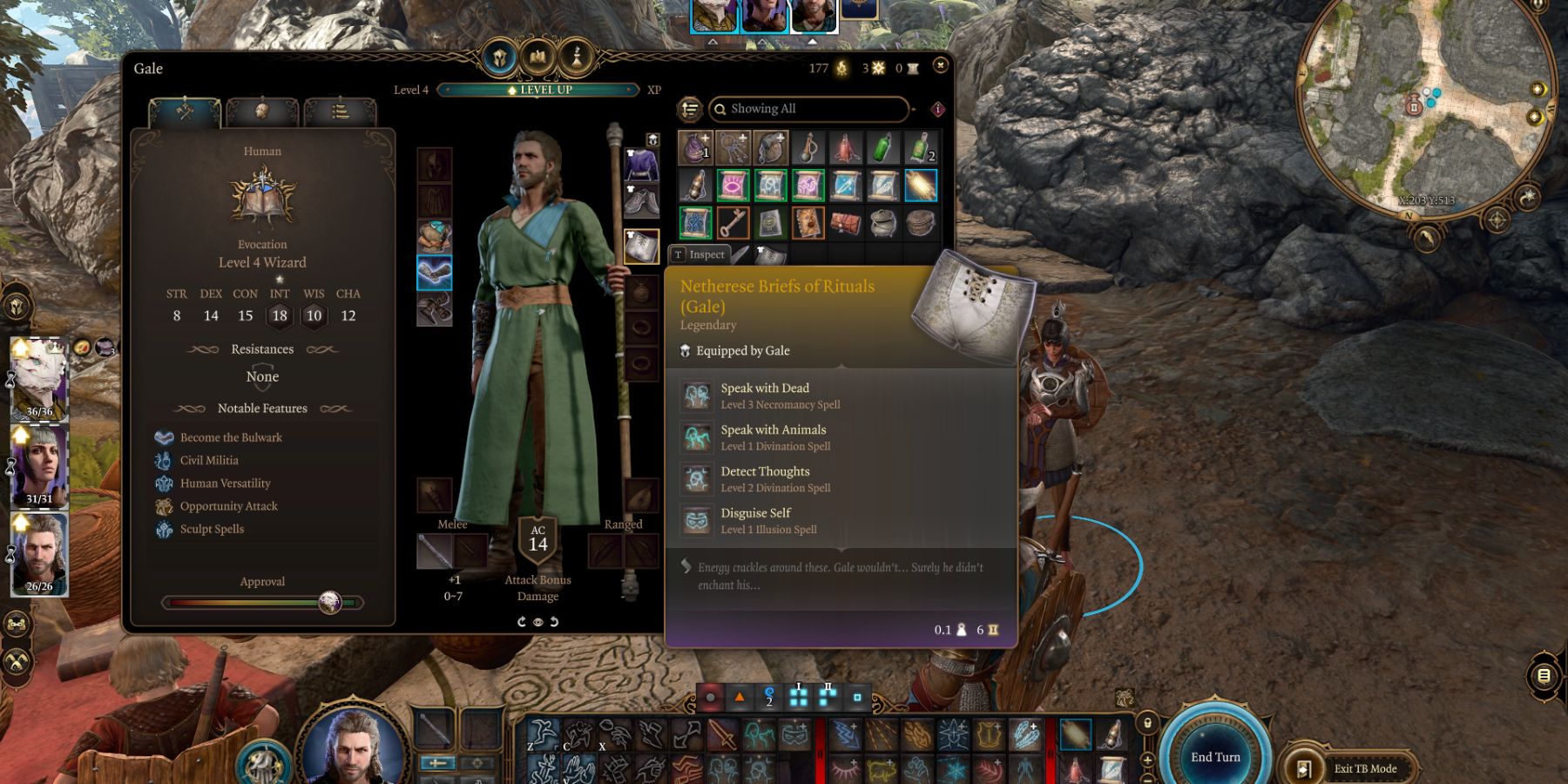This screenshot has height=784, width=1568.
Task: Click the LEVEL UP banner for Gale
Action: pyautogui.click(x=537, y=90)
